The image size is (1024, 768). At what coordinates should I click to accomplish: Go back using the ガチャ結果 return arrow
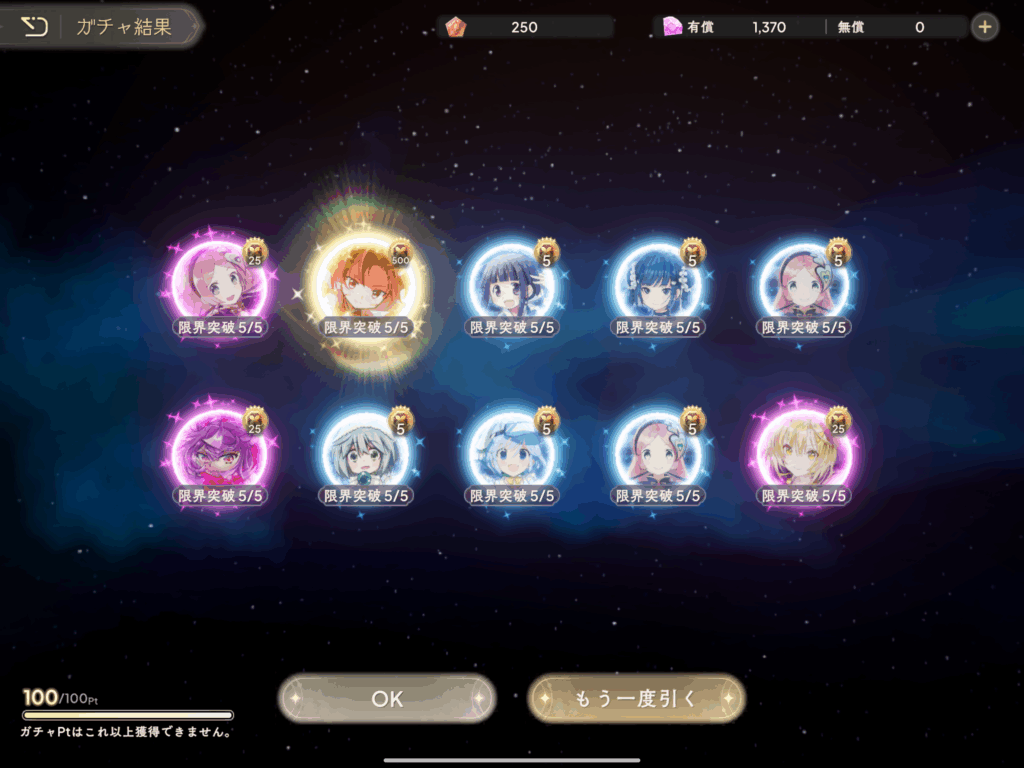tap(35, 26)
